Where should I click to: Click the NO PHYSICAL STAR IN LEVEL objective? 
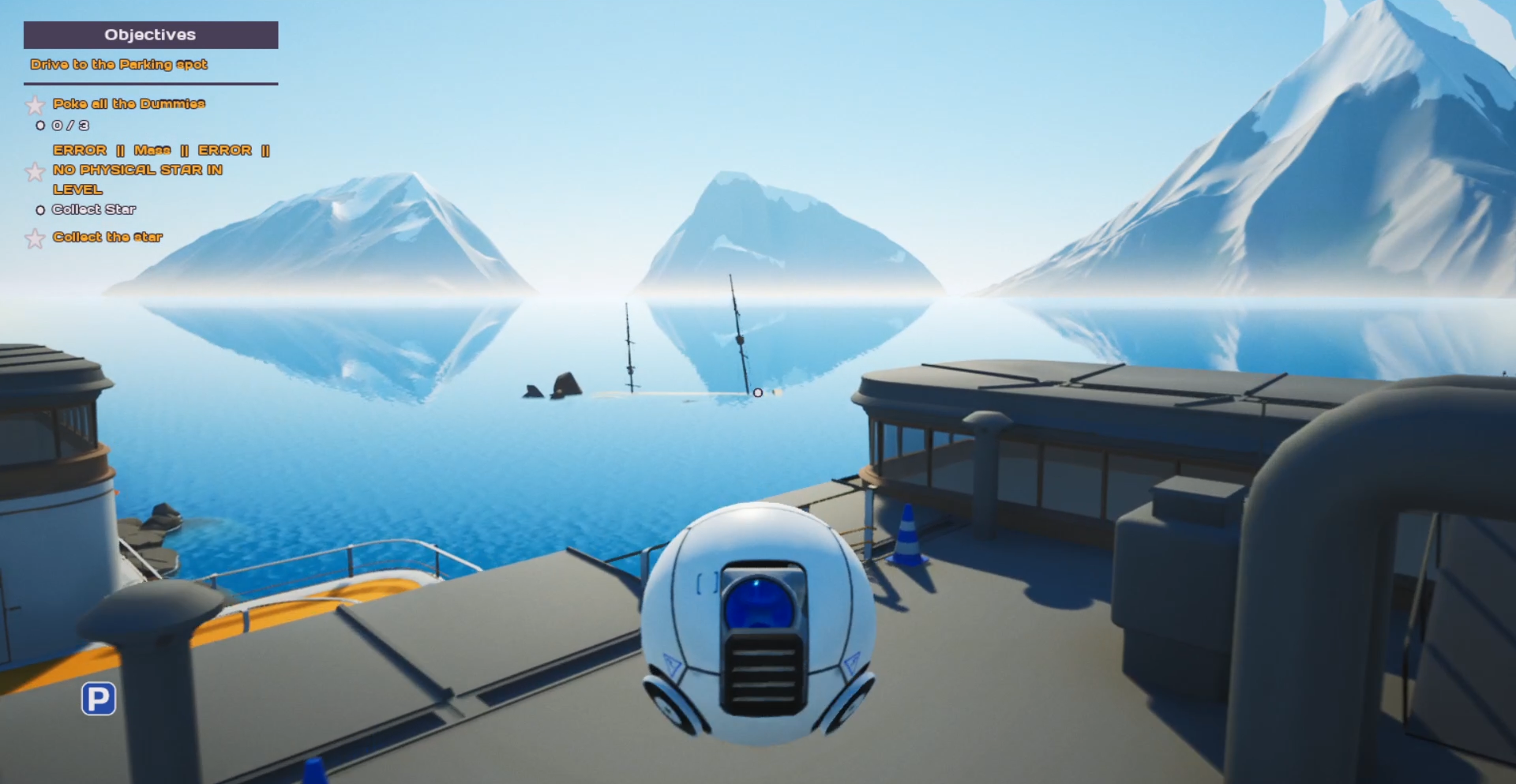point(137,170)
